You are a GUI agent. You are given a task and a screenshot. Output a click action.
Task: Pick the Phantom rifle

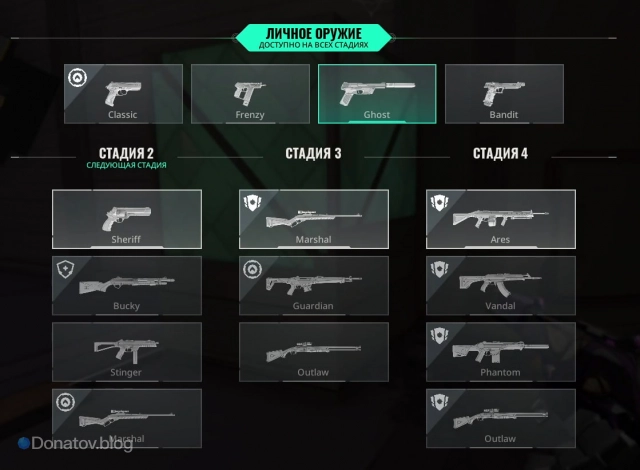click(501, 351)
